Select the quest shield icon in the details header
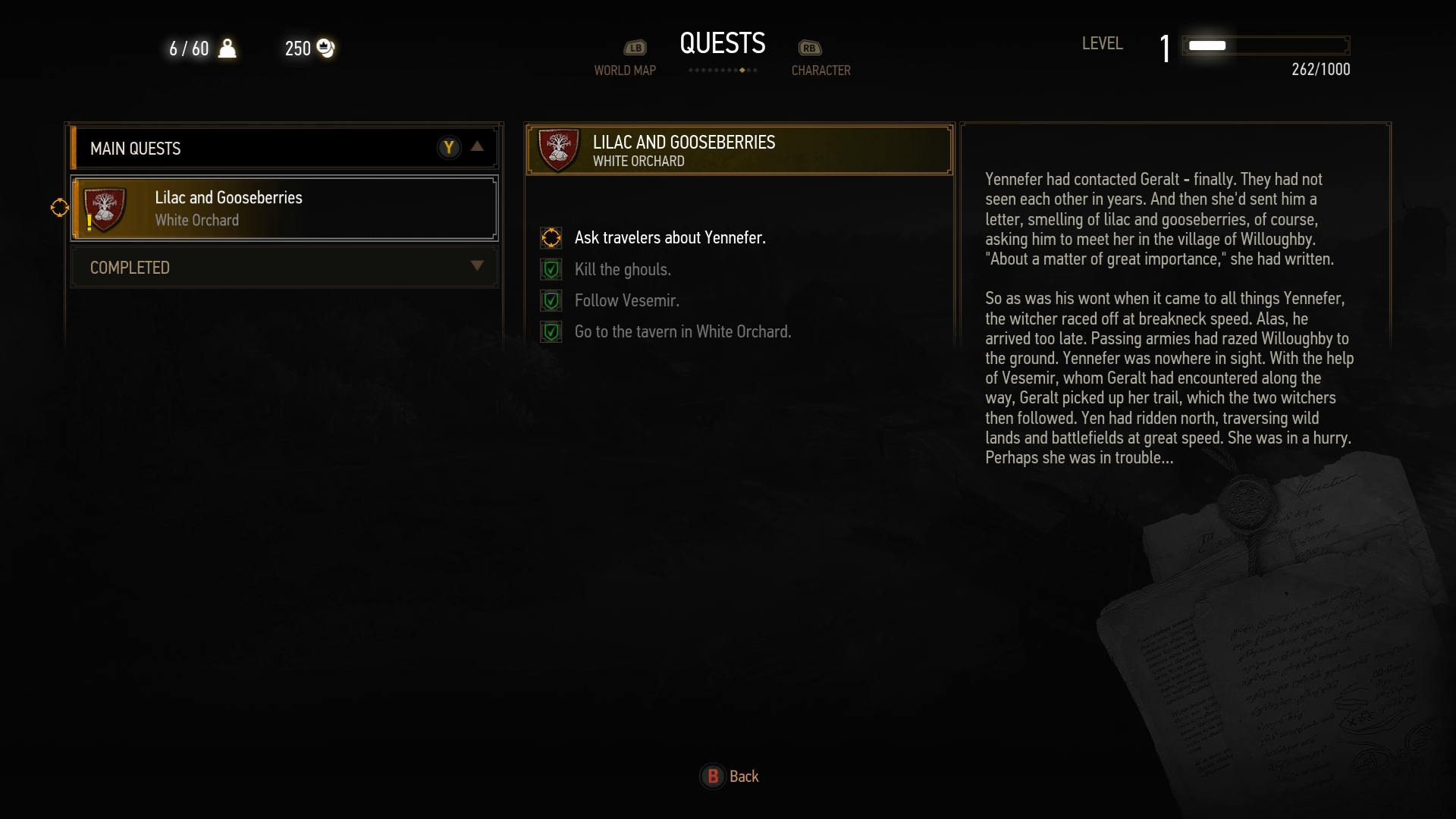Image resolution: width=1456 pixels, height=819 pixels. [x=558, y=149]
